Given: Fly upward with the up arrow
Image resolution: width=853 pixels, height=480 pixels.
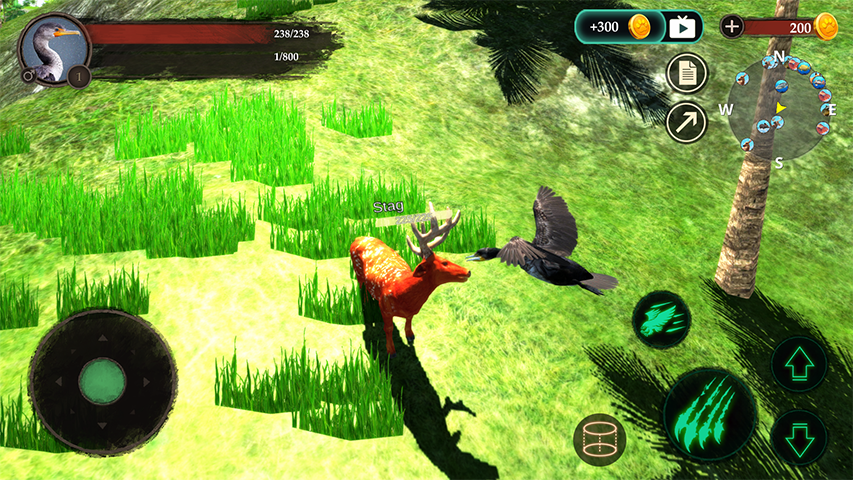Looking at the screenshot, I should [x=799, y=363].
